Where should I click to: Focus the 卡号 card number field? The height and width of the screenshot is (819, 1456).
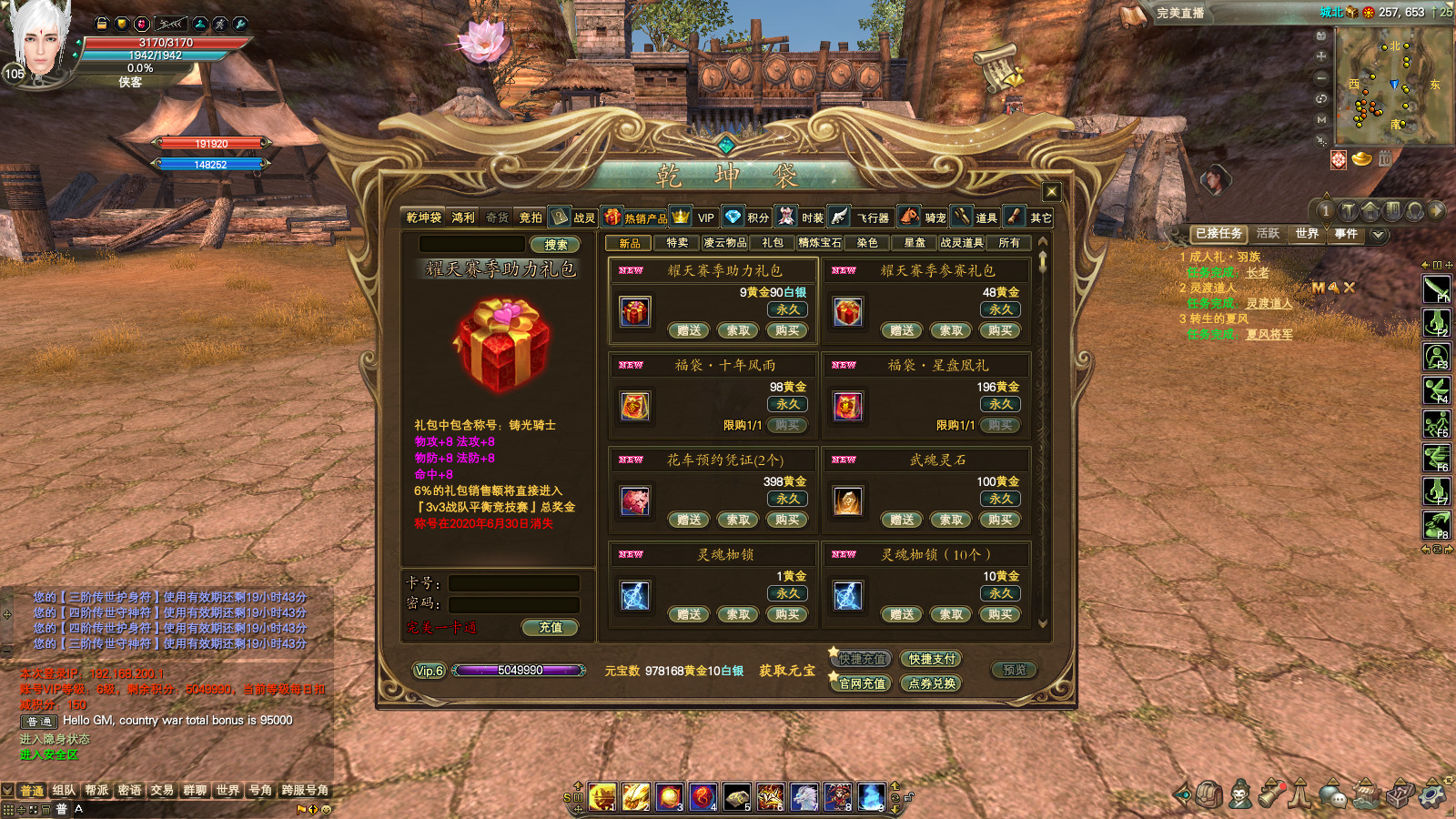514,583
